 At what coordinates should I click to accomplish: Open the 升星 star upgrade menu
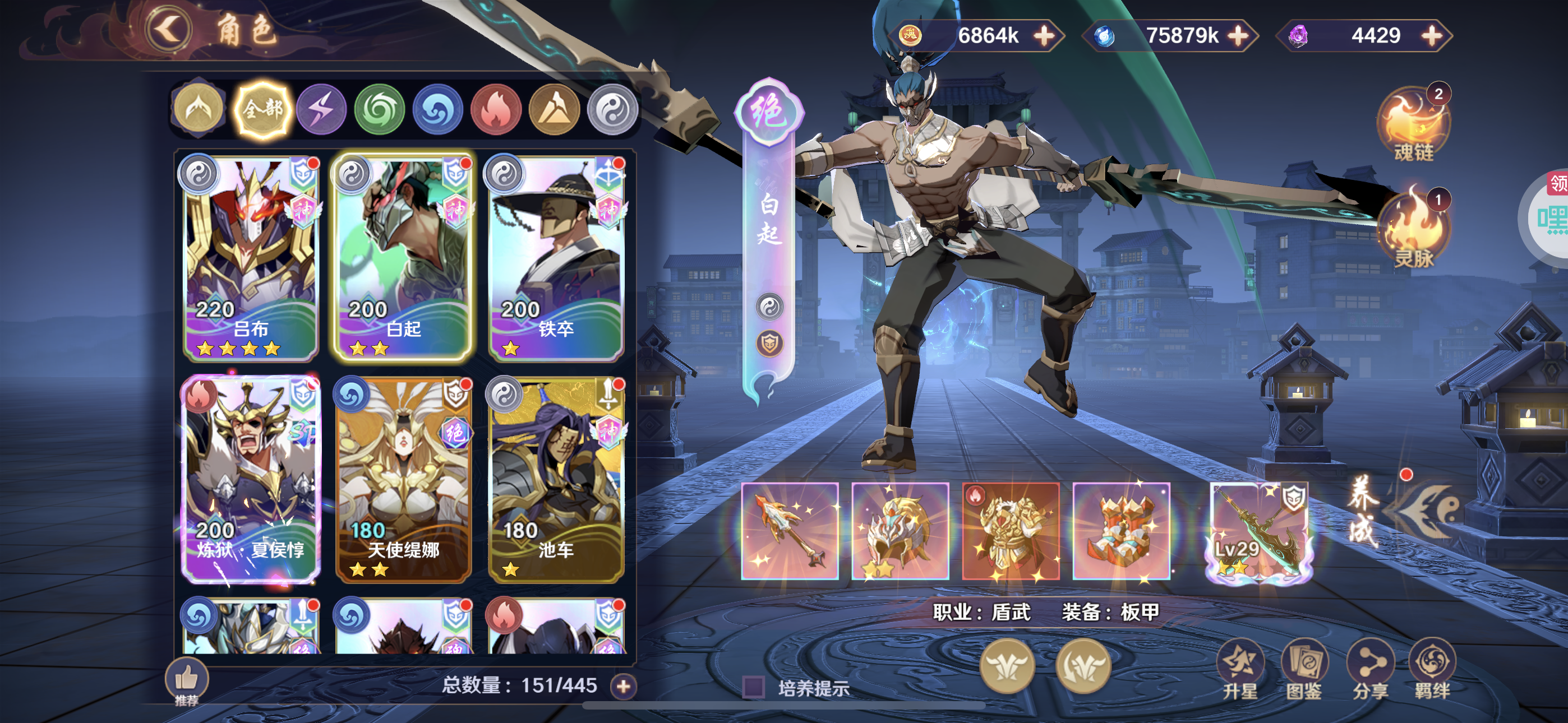(1240, 669)
